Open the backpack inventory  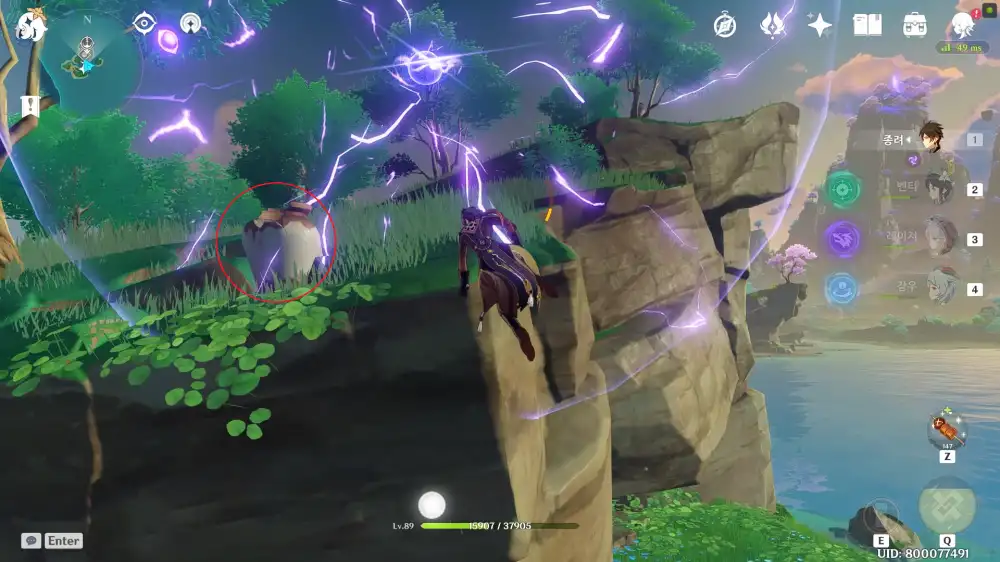(914, 25)
